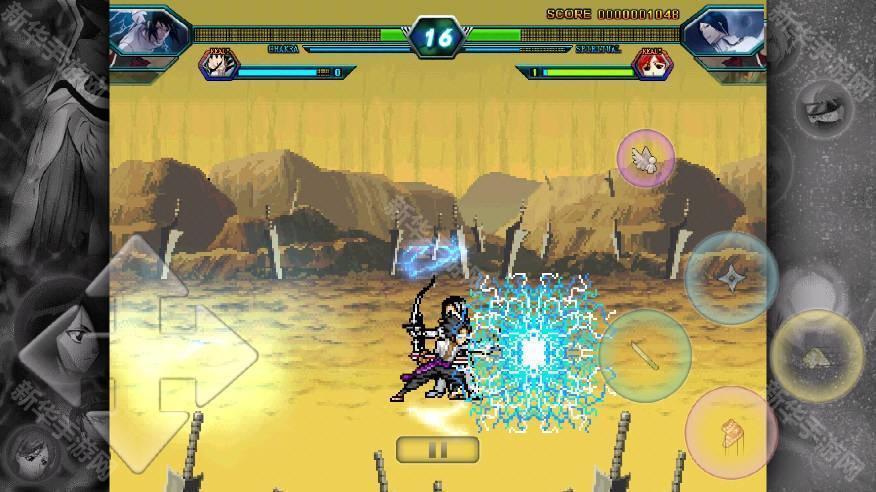Attack using the green sword button
Viewport: 876px width, 492px height.
[x=645, y=354]
